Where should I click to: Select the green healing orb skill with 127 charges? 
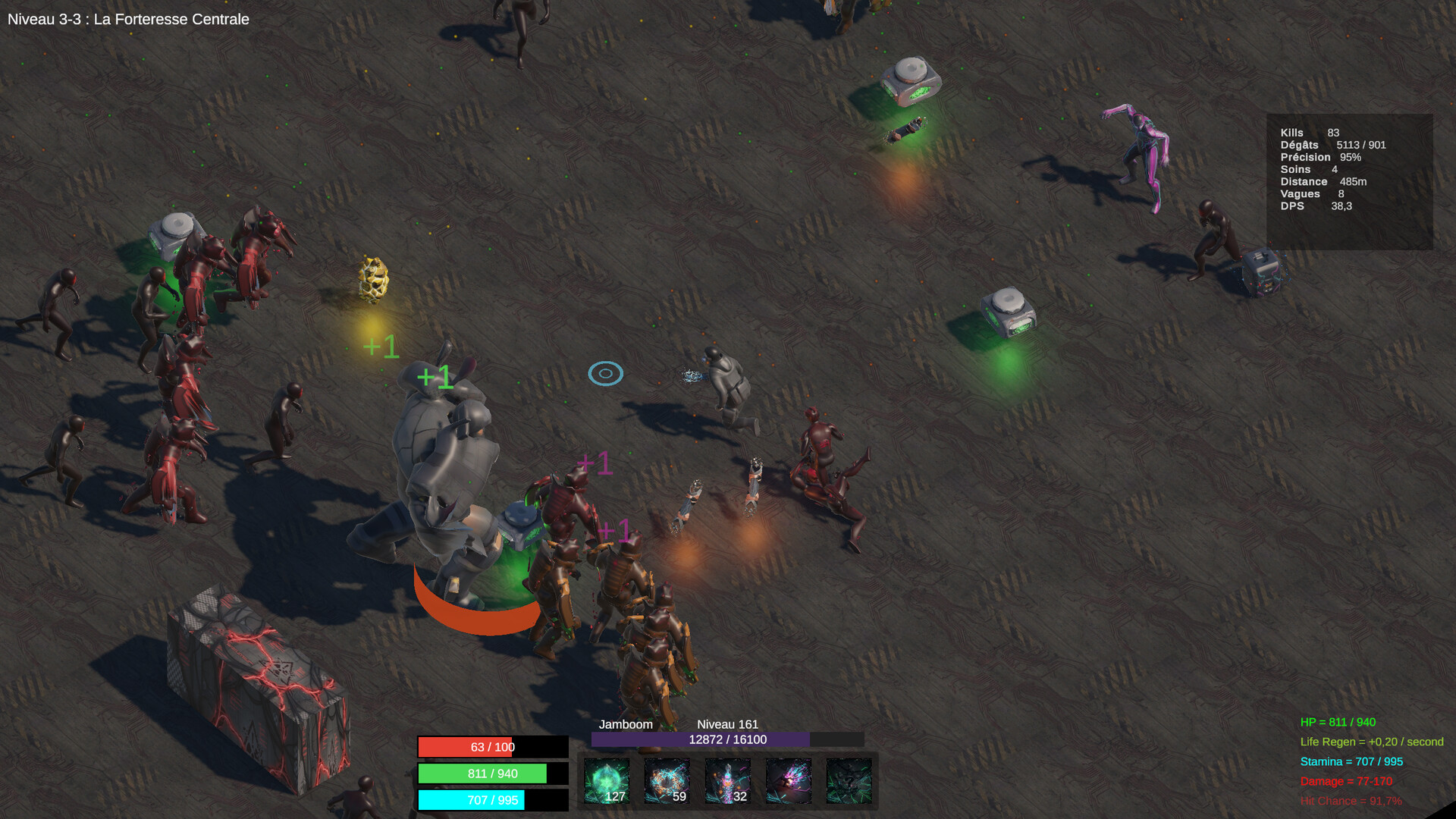pos(607,781)
